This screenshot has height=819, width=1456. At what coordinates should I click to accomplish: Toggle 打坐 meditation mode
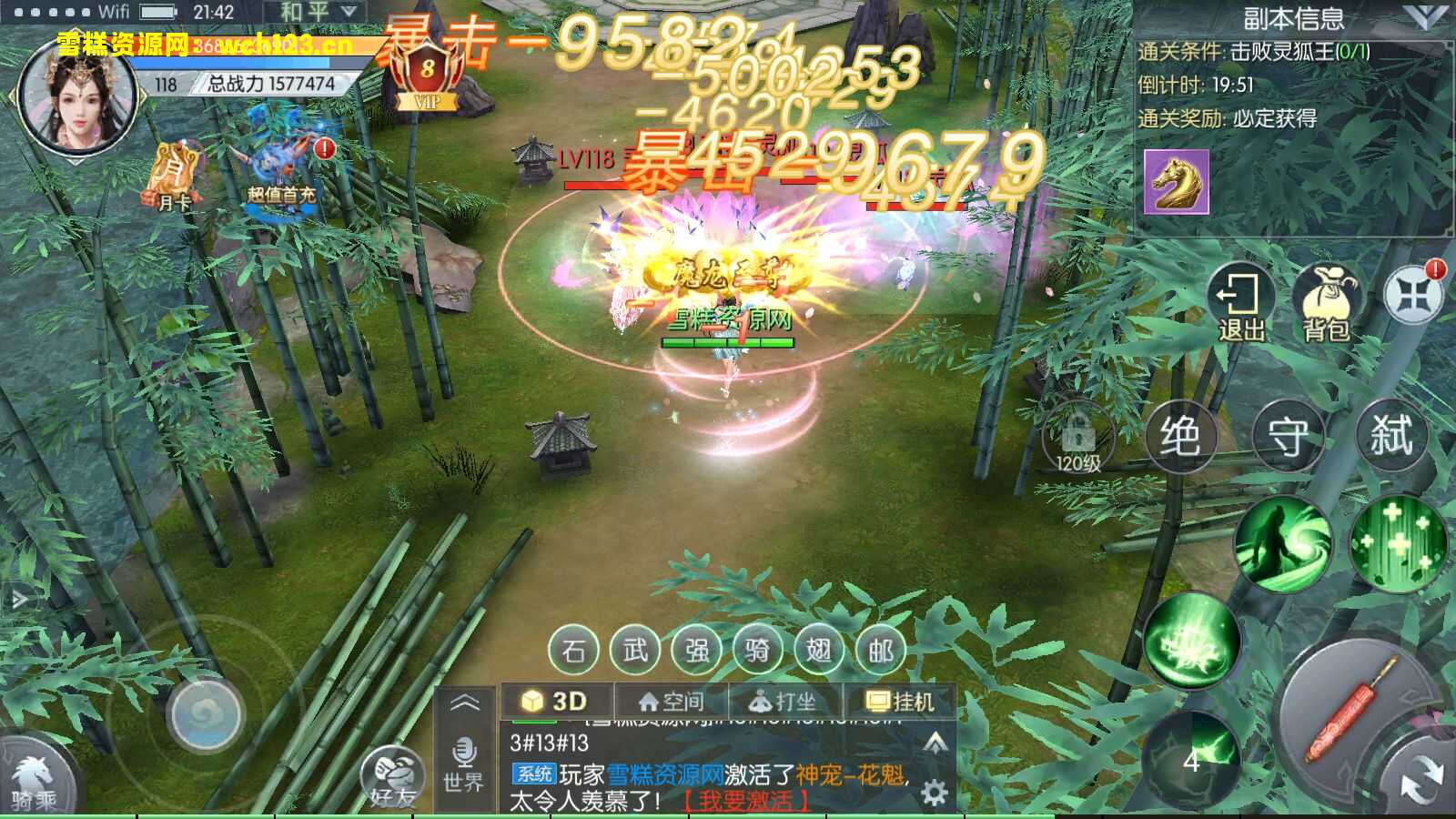click(784, 701)
